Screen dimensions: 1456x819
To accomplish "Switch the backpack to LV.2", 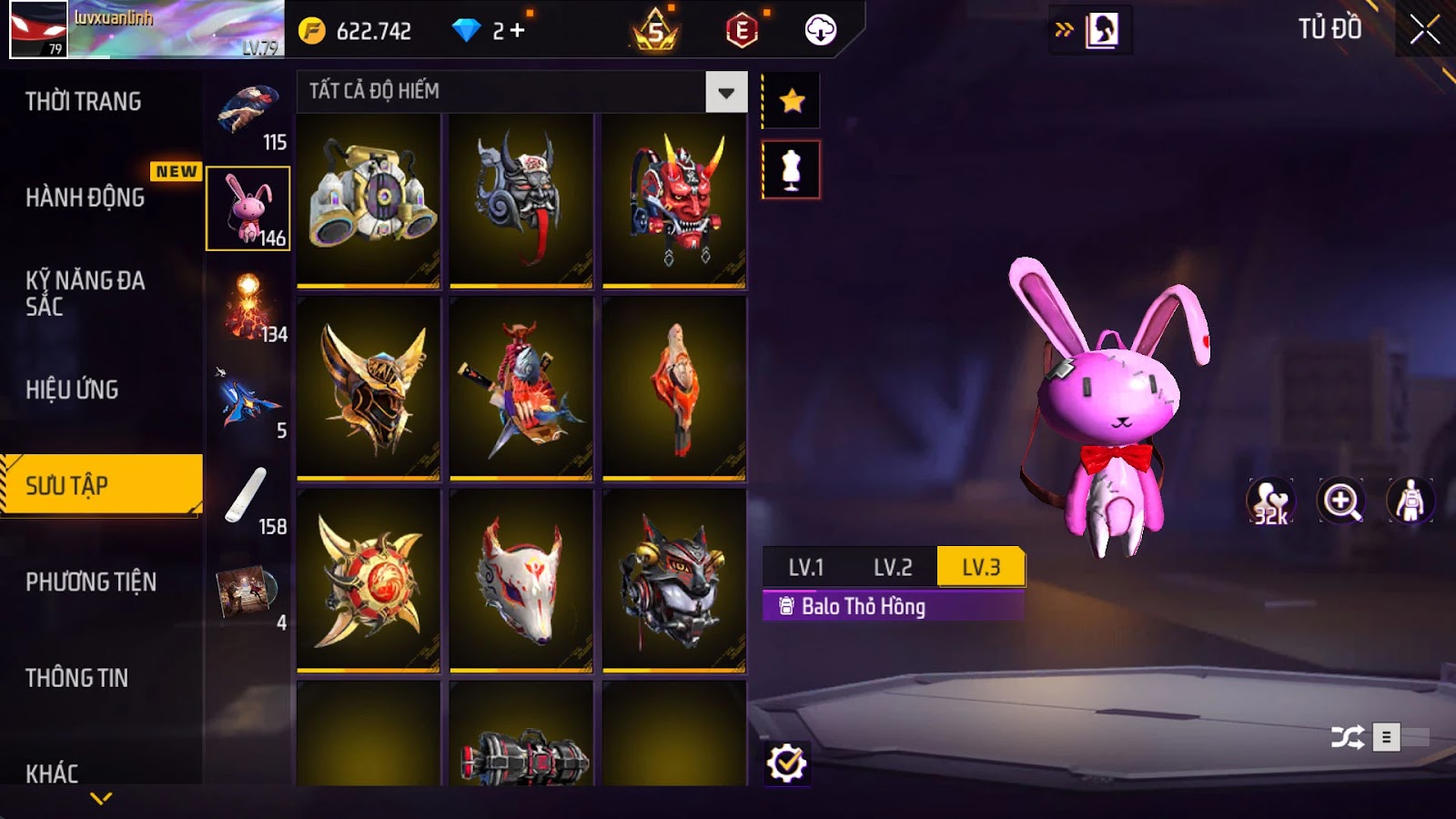I will [892, 568].
